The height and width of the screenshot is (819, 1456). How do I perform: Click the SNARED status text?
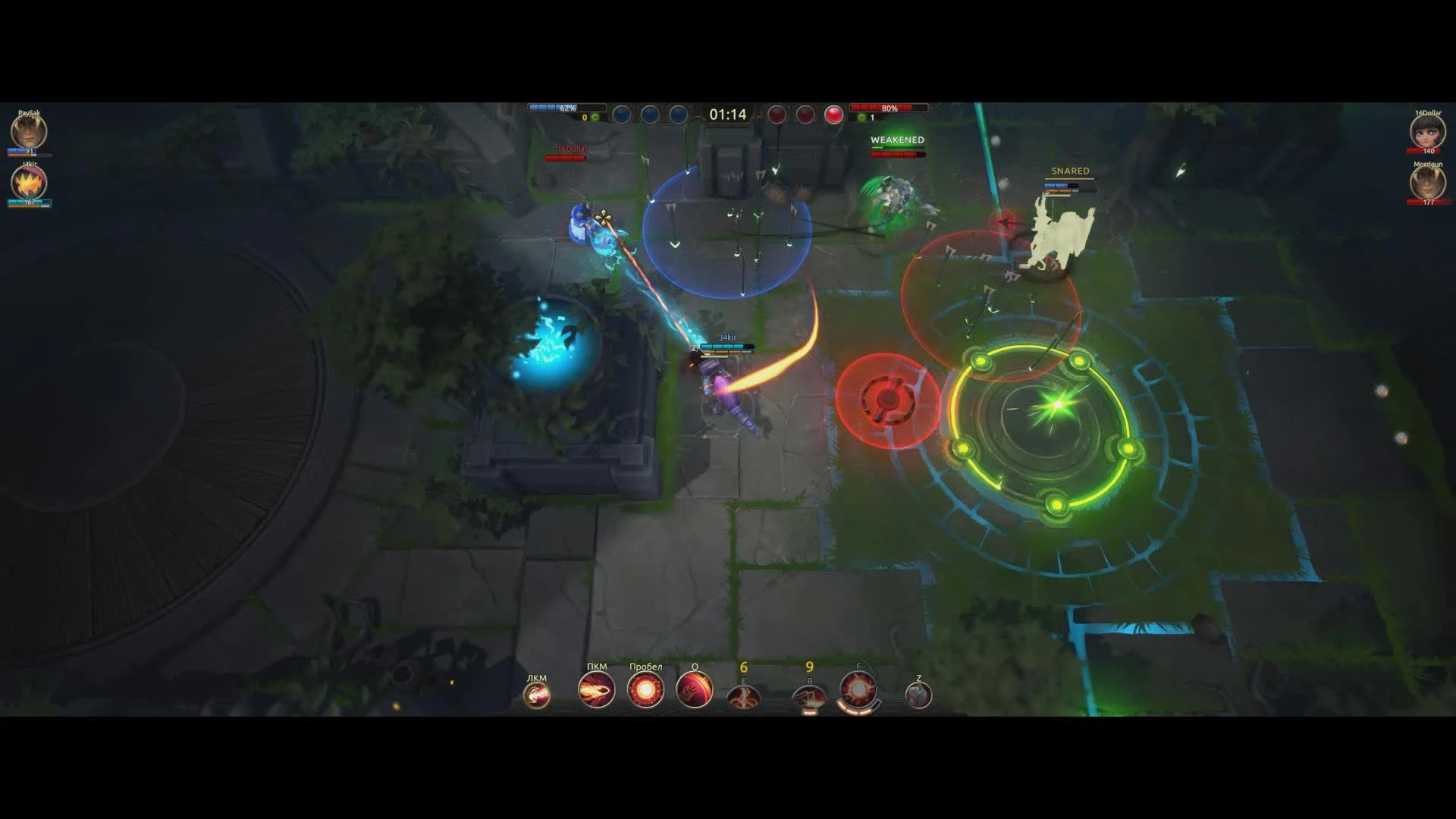coord(1070,171)
